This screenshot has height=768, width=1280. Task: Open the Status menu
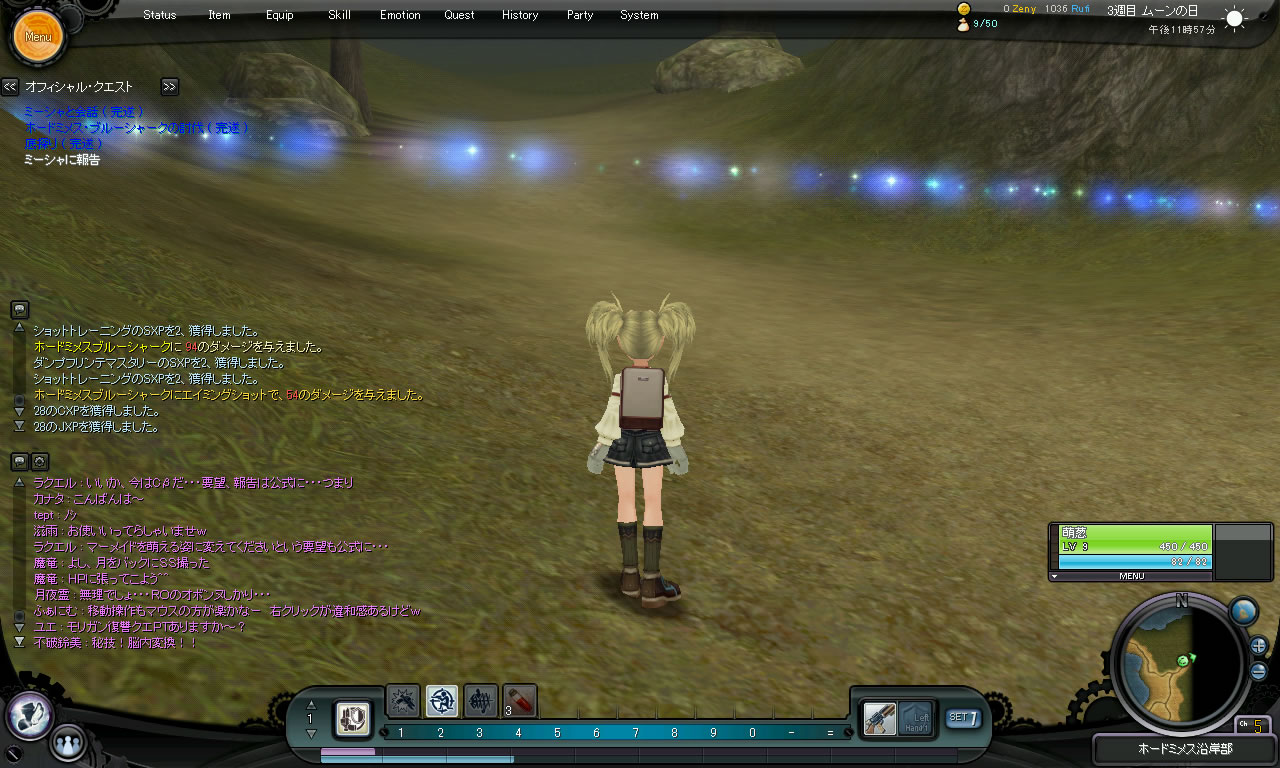[160, 15]
